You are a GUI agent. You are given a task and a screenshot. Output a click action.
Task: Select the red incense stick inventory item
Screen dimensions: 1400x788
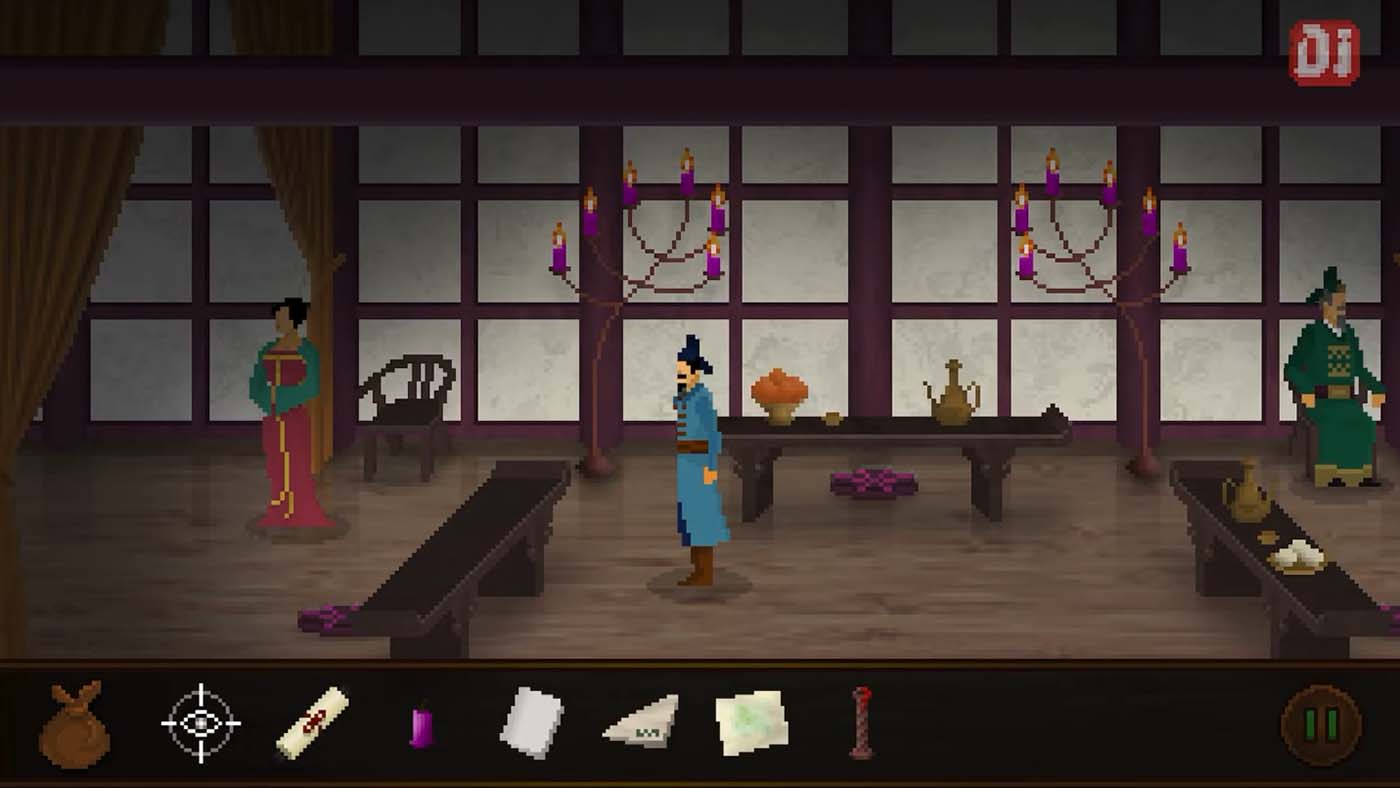point(861,722)
